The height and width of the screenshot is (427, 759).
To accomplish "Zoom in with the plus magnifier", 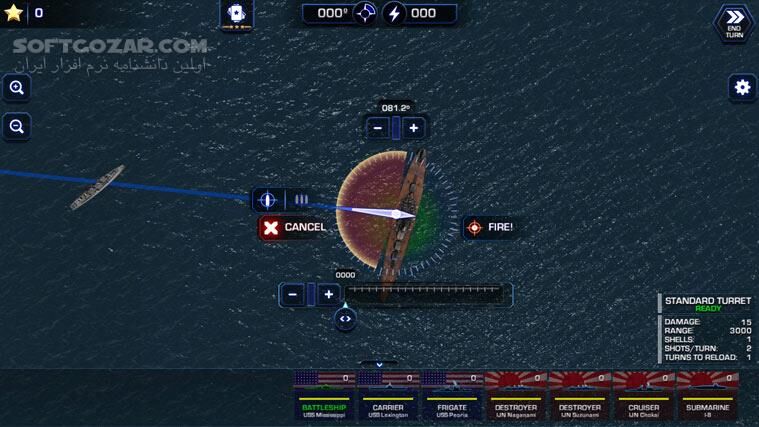I will pos(16,88).
